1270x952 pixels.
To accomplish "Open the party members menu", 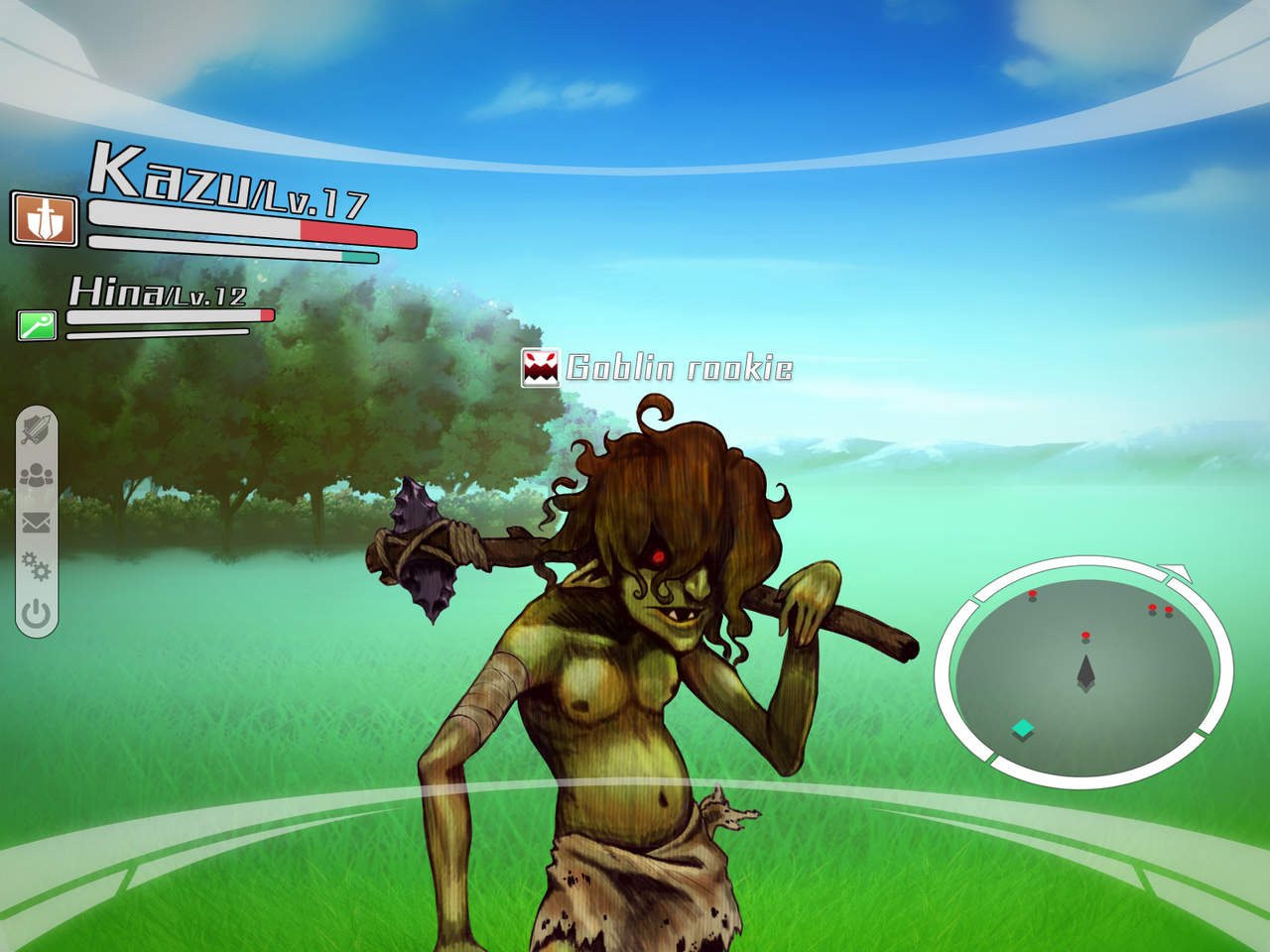I will [37, 476].
